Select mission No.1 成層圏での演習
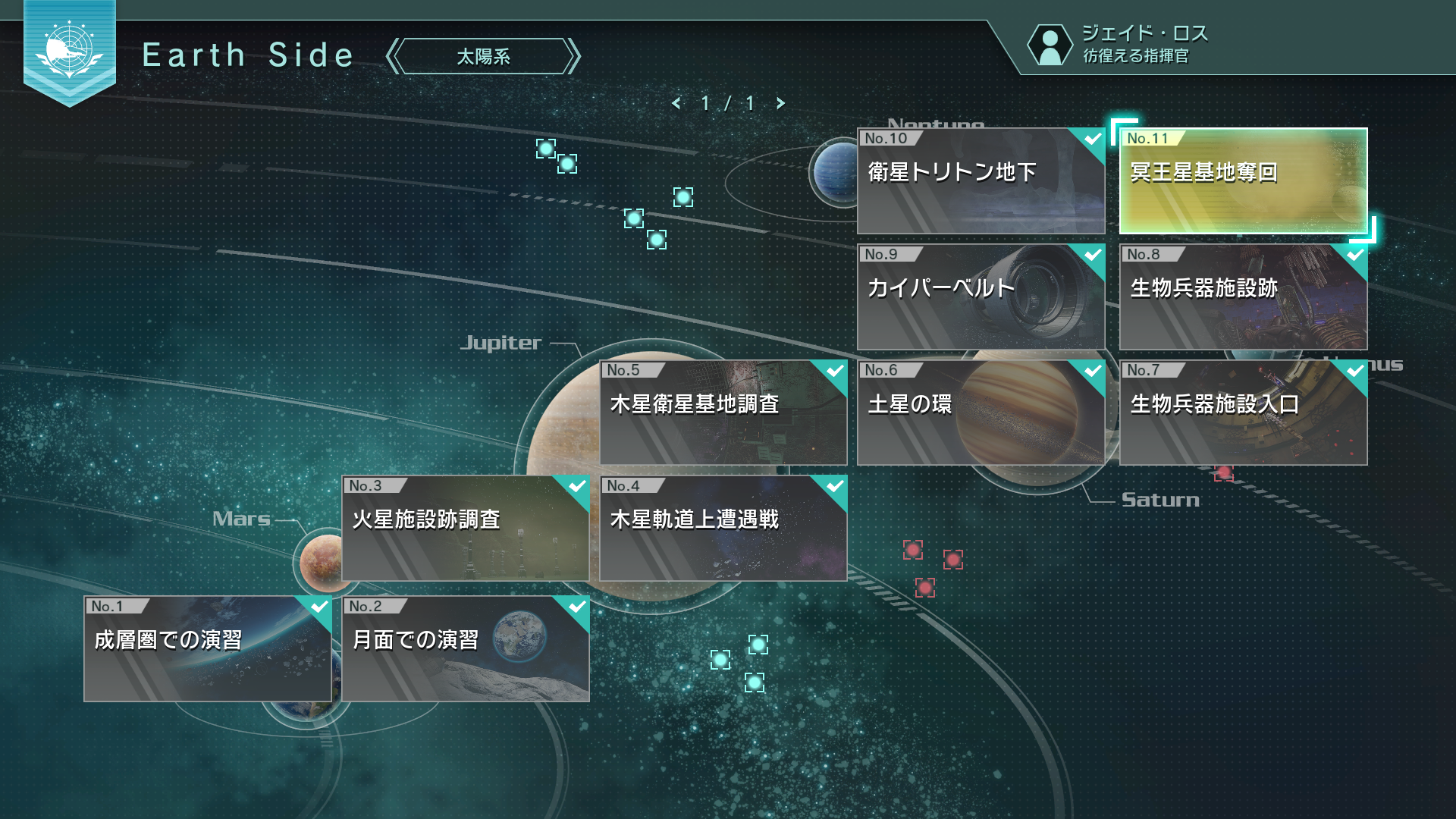1456x819 pixels. click(x=207, y=648)
